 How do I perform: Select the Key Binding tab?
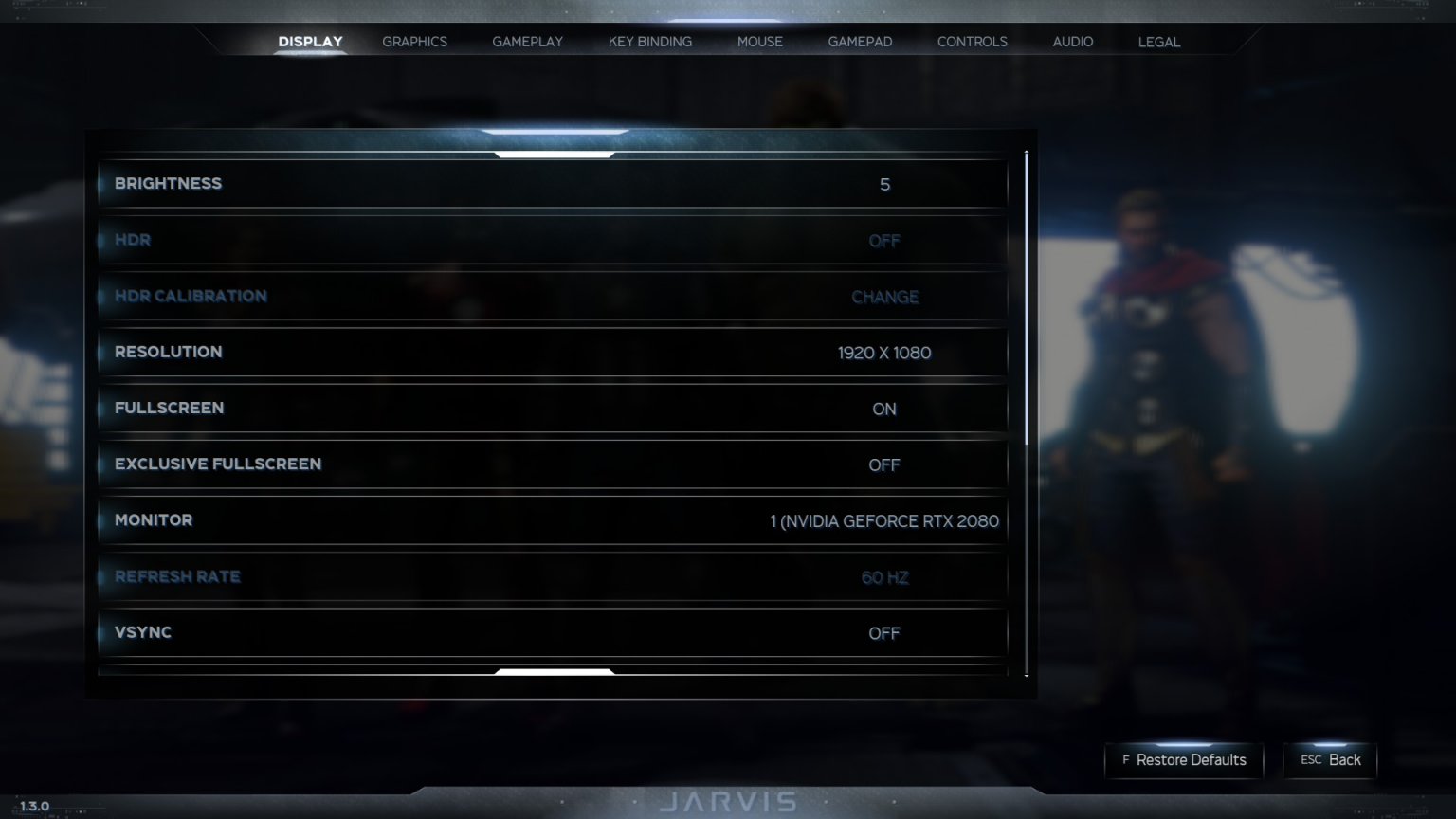click(x=650, y=41)
